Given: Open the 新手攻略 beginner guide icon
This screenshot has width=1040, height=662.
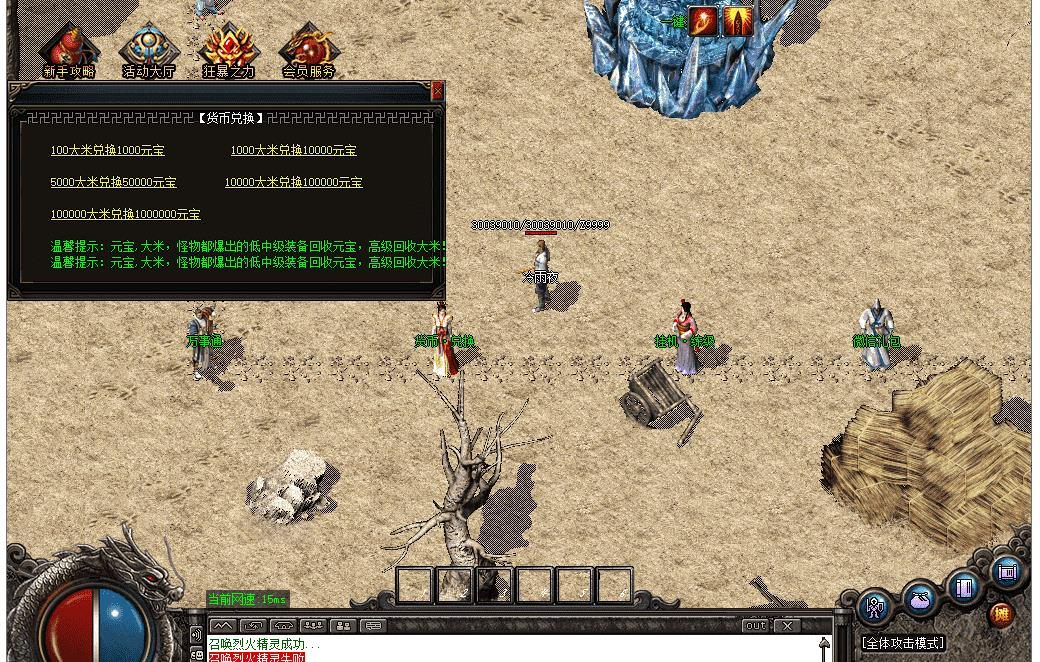Looking at the screenshot, I should (69, 49).
